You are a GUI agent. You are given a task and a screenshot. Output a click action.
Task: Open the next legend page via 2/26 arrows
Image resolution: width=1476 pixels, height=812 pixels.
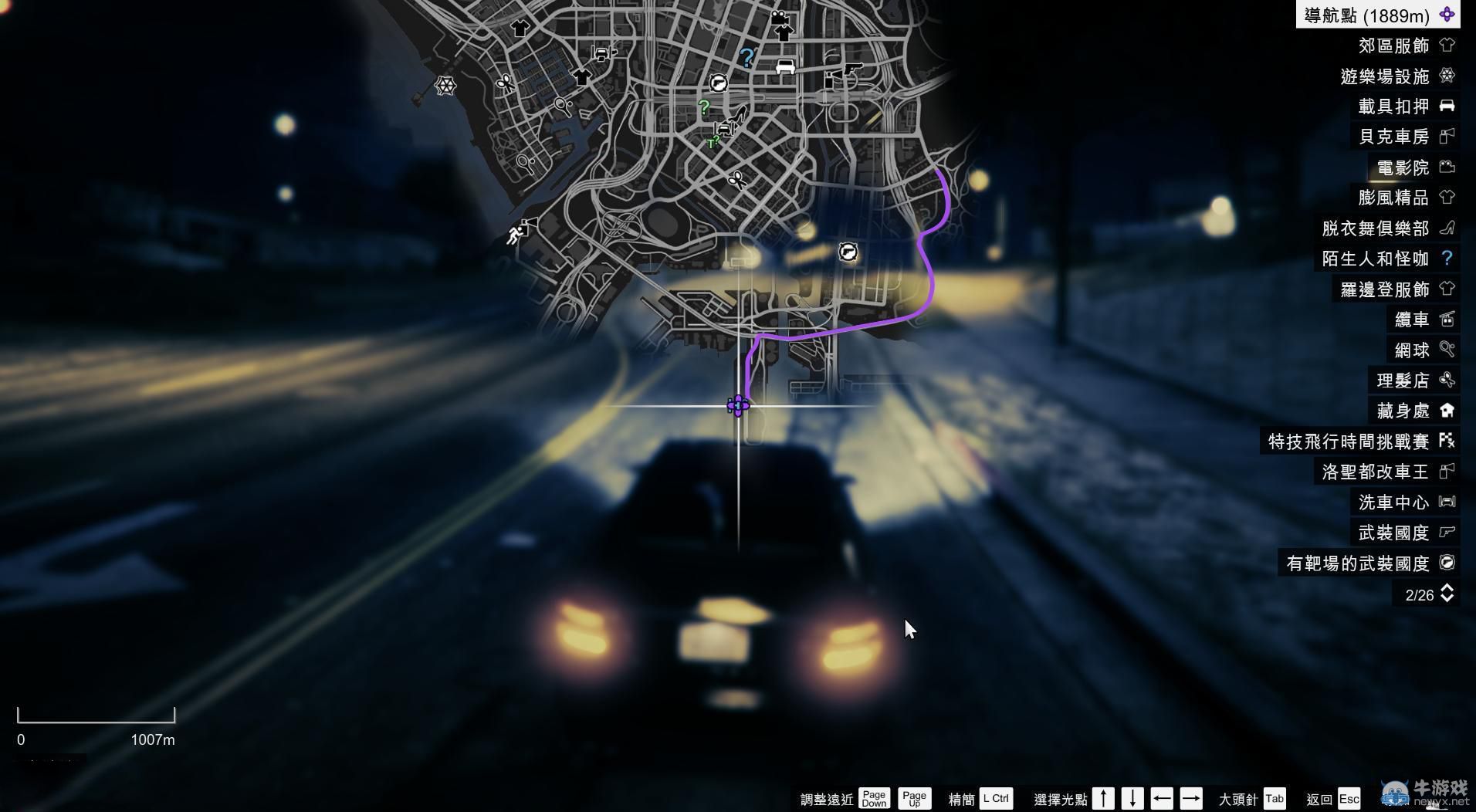point(1448,594)
